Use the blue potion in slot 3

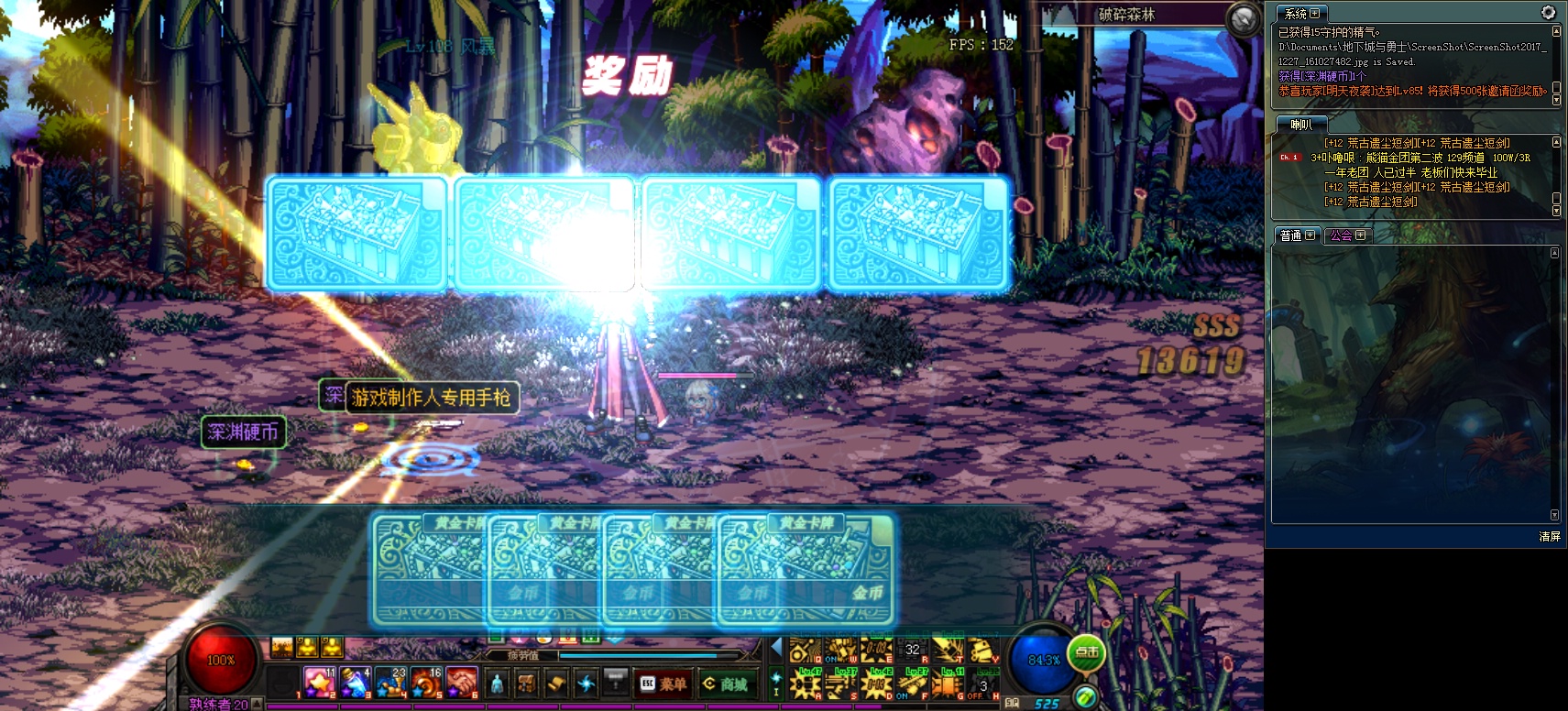click(355, 683)
